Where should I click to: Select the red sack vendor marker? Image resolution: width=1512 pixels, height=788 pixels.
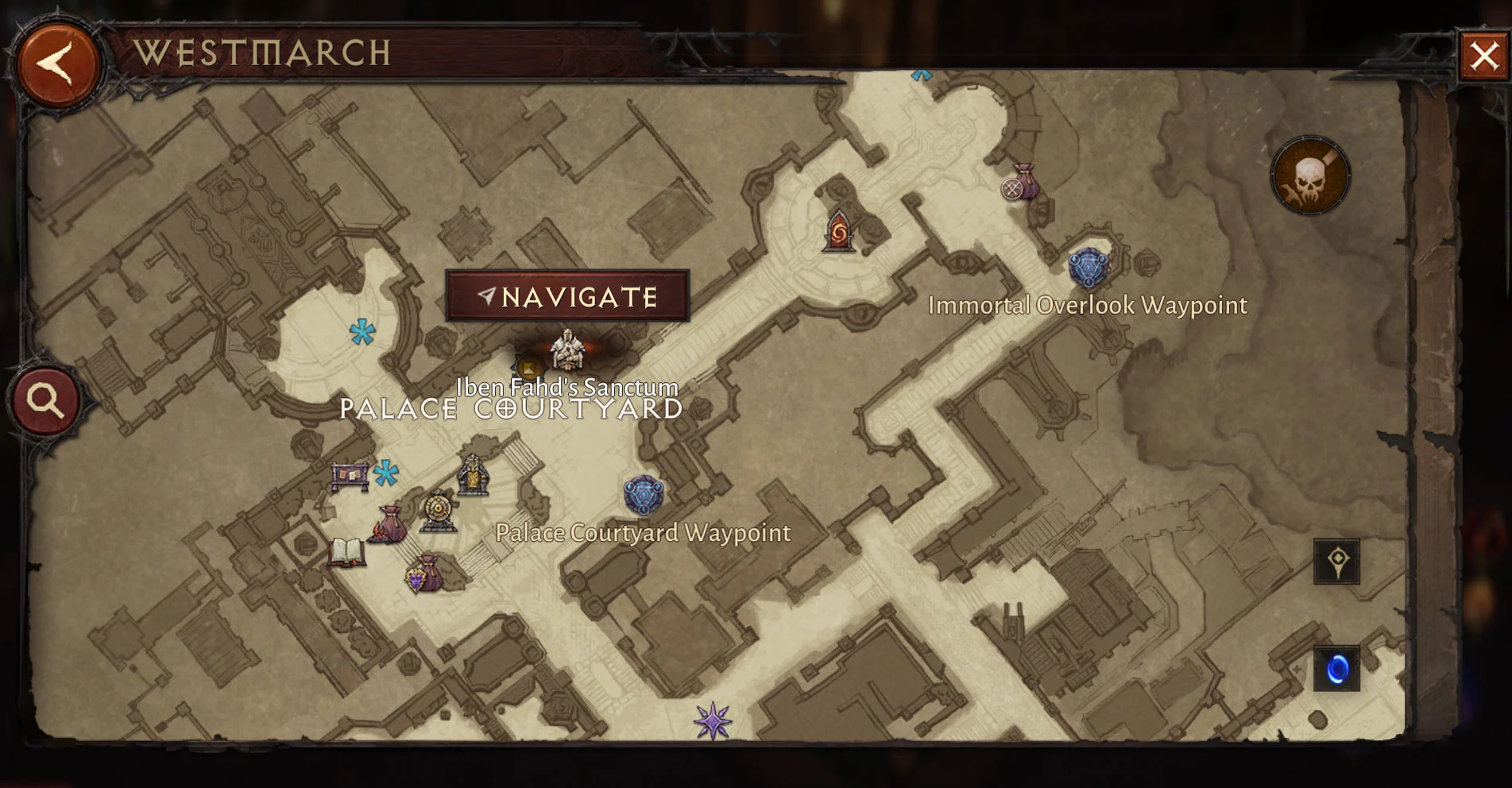(389, 525)
